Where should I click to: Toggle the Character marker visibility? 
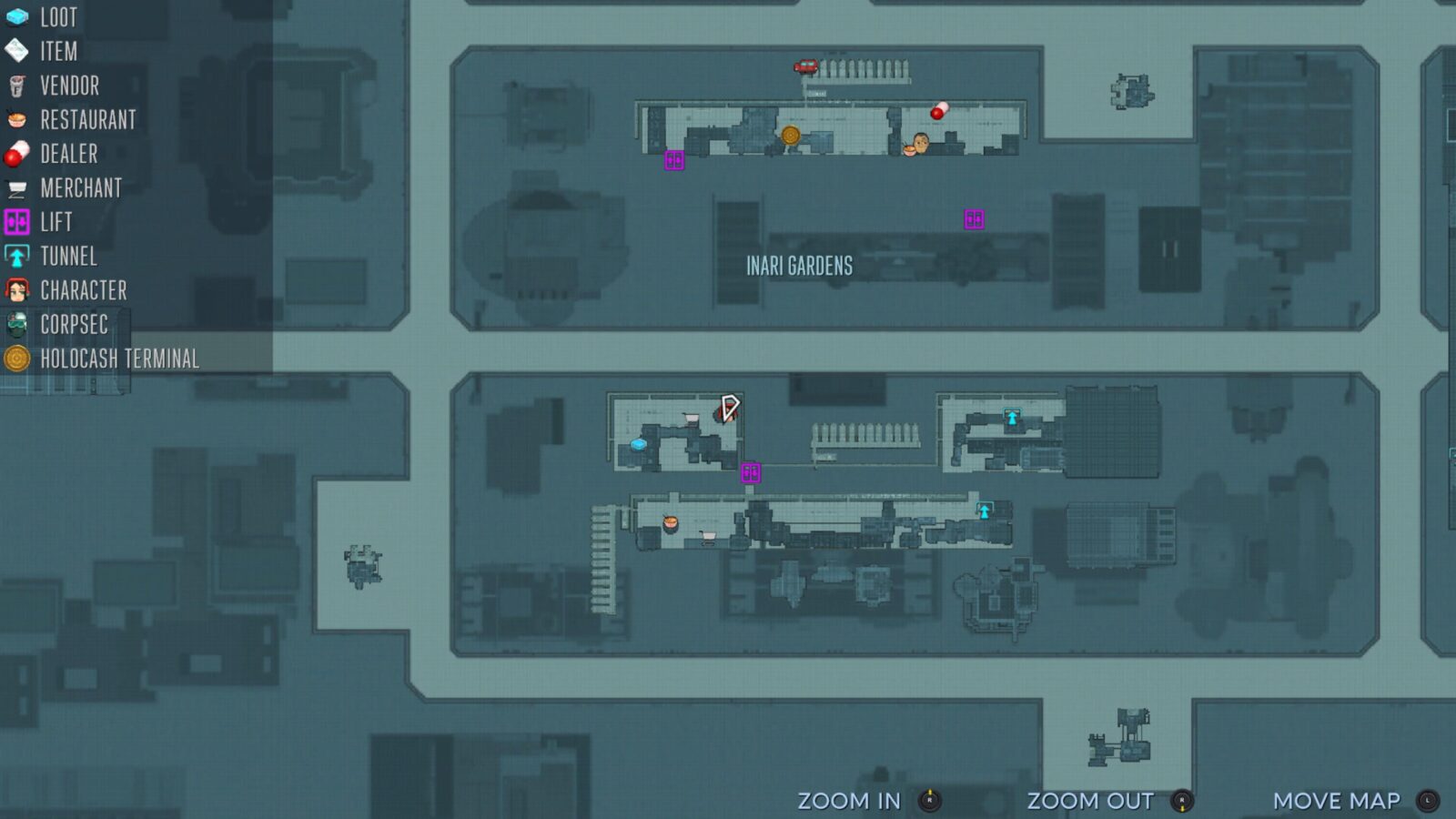pos(16,290)
